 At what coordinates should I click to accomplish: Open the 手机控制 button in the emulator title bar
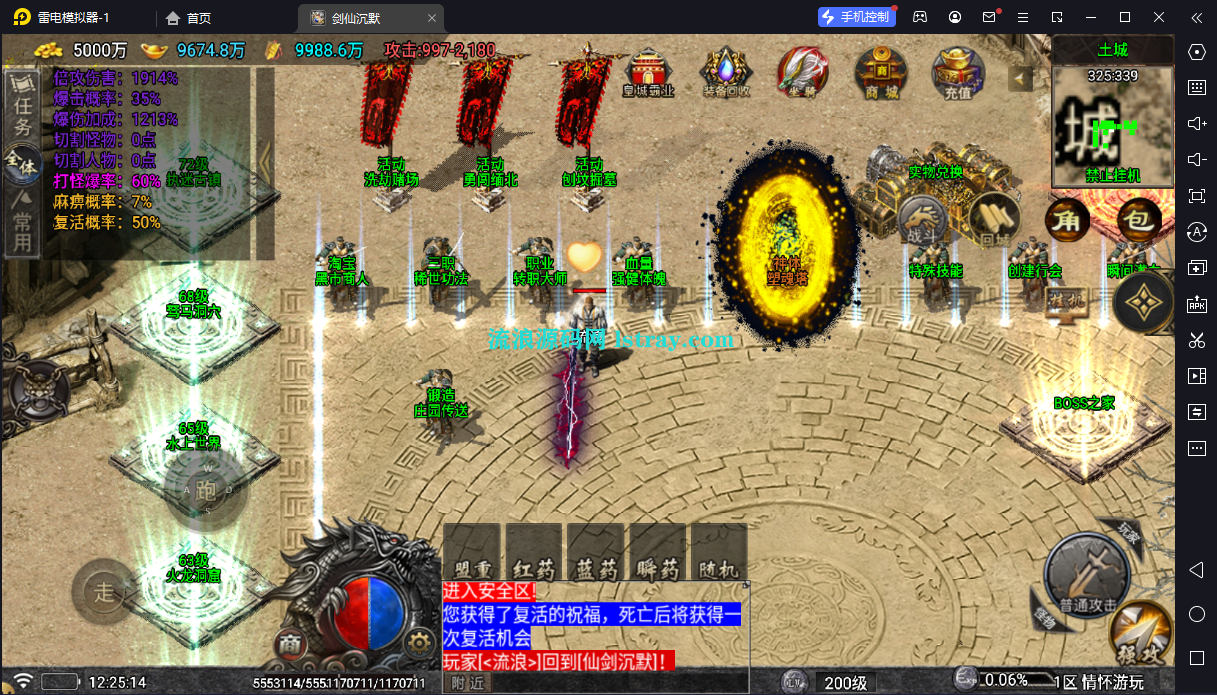855,17
